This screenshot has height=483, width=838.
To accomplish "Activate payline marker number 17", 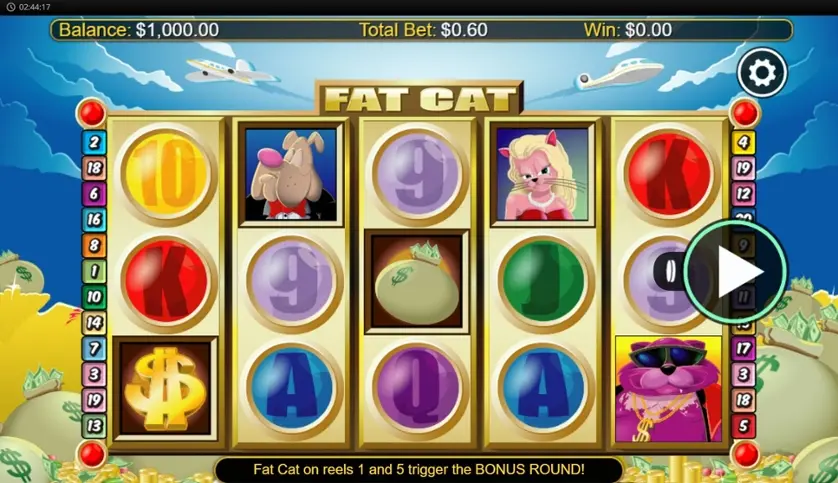I will (x=744, y=349).
